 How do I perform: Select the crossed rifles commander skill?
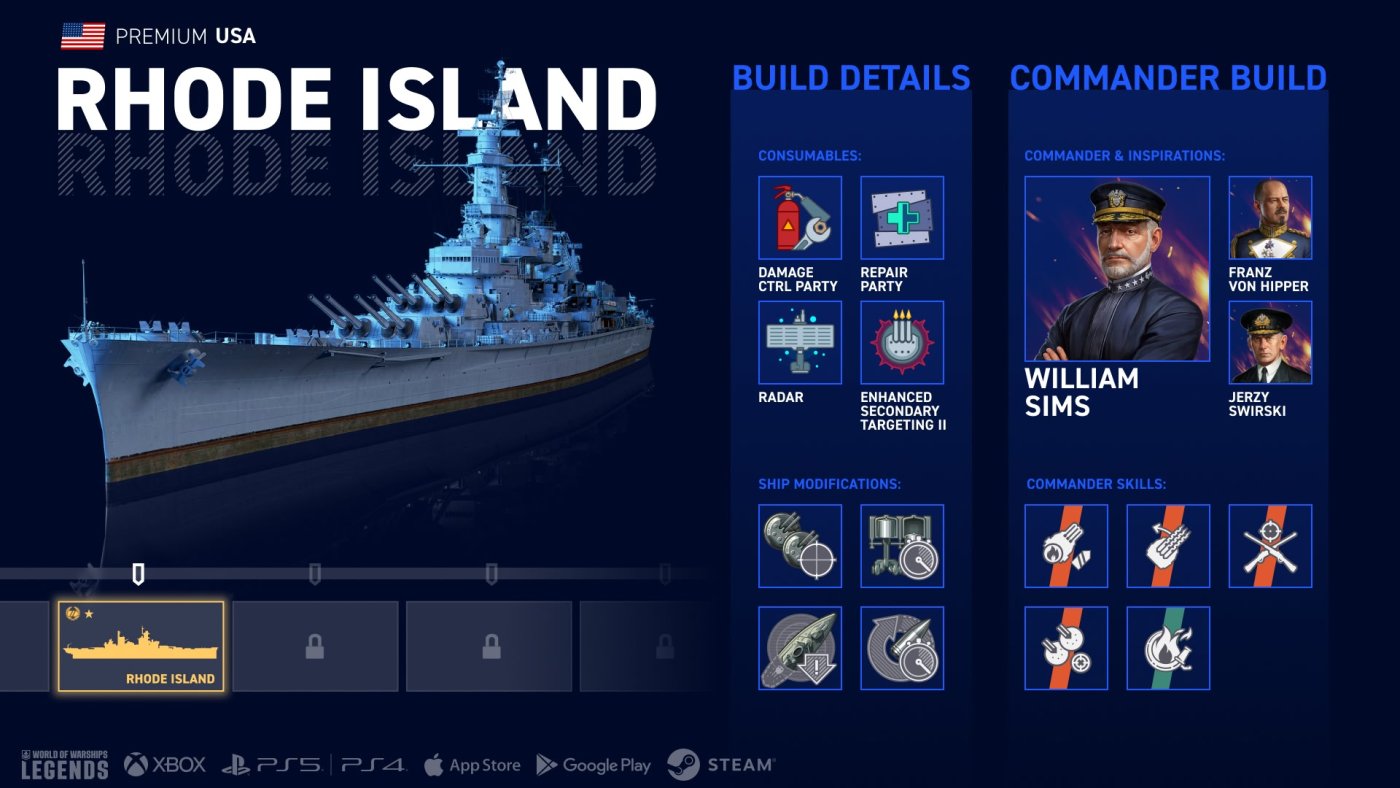pos(1270,546)
